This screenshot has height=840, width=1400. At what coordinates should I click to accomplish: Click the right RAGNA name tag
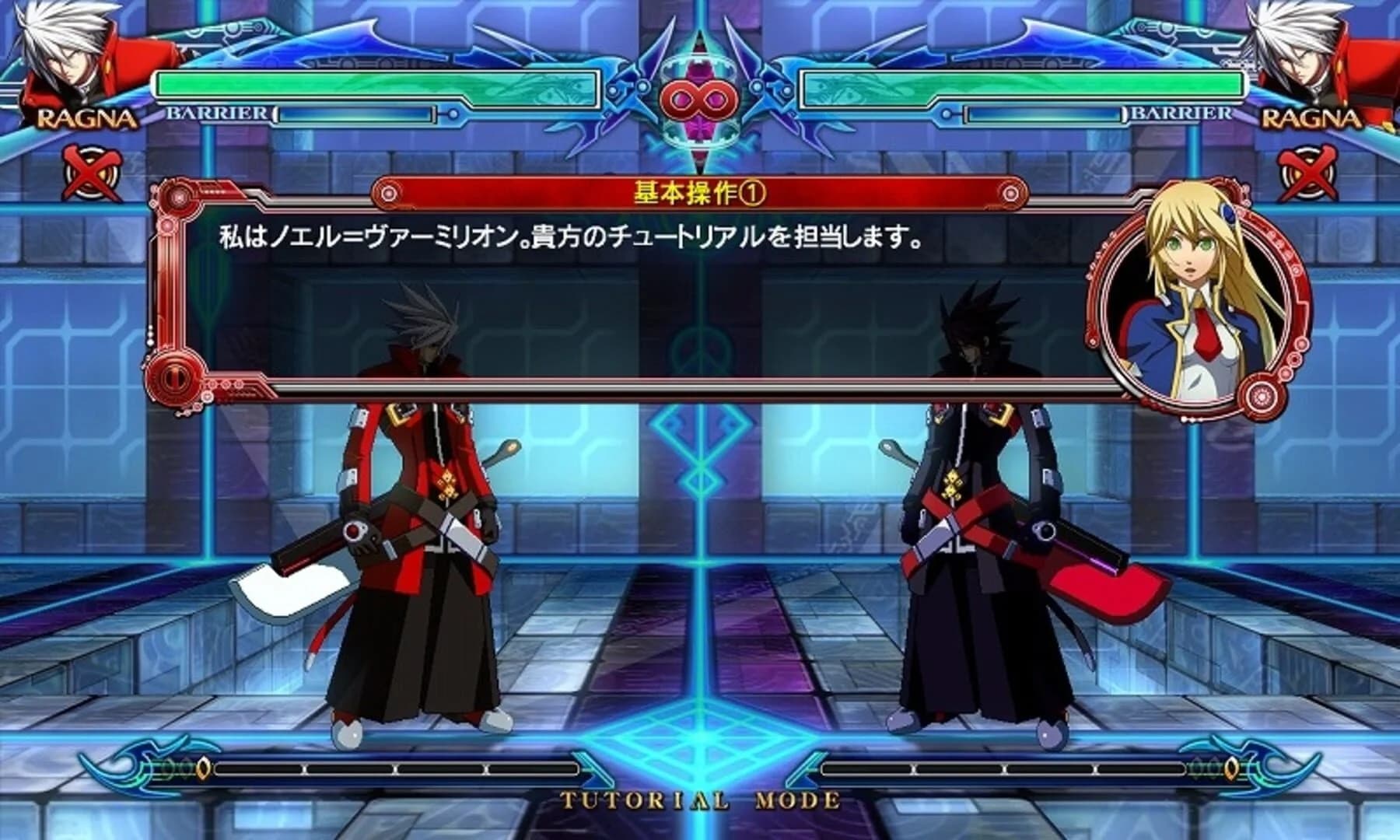point(1311,118)
